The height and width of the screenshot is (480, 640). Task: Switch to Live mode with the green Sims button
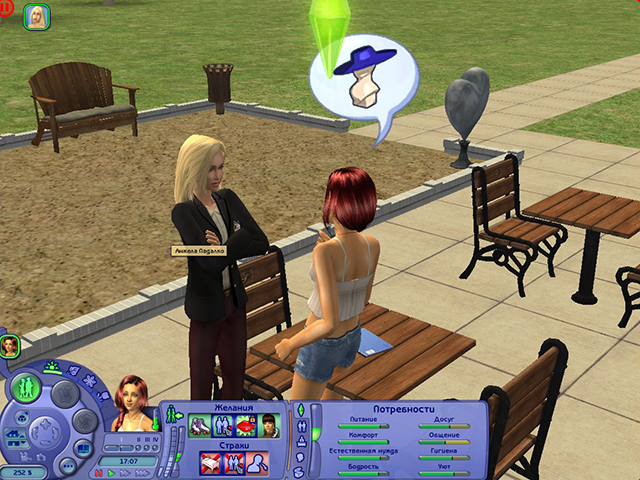pyautogui.click(x=27, y=387)
